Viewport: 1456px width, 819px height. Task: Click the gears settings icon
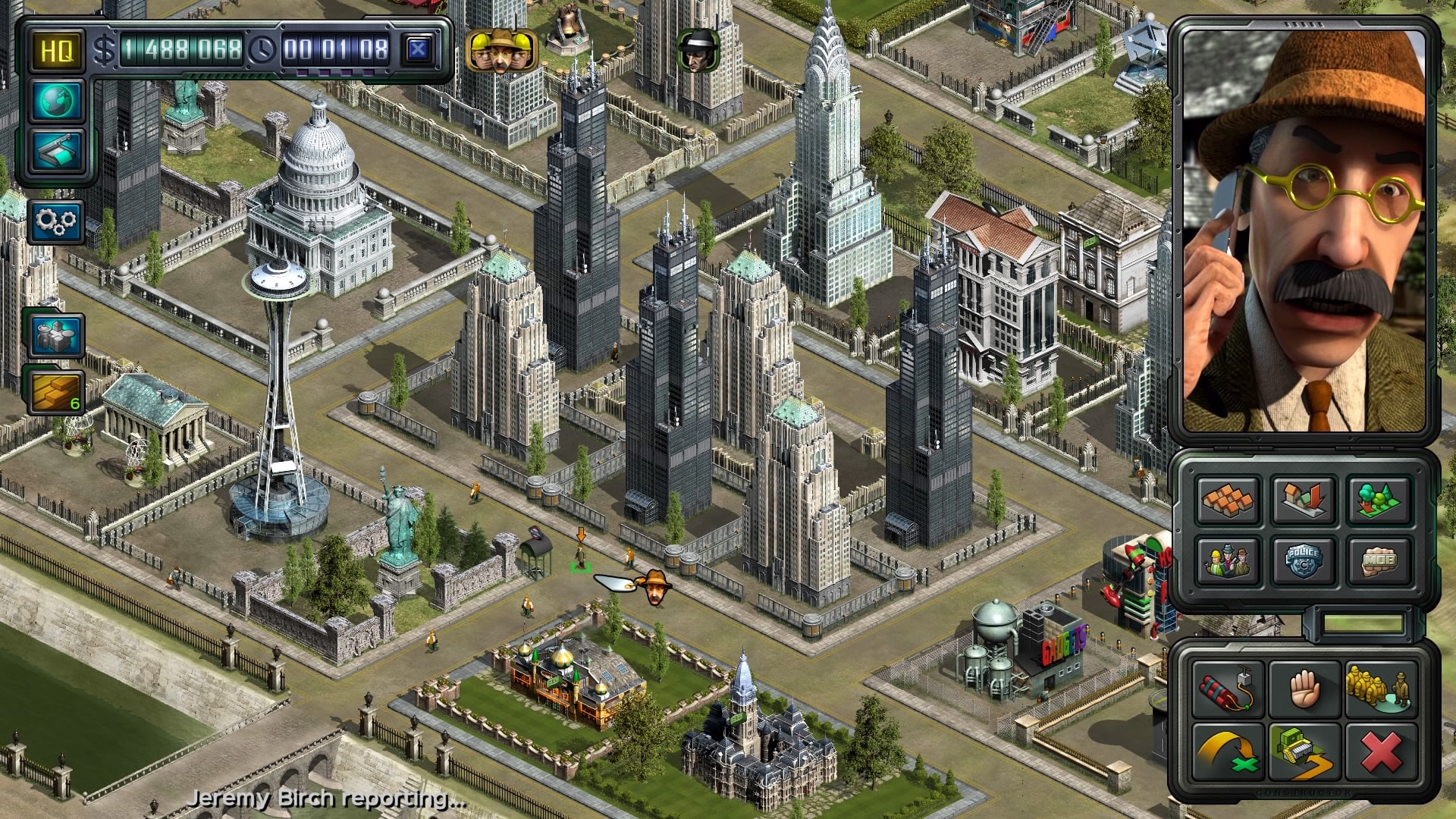[x=59, y=220]
